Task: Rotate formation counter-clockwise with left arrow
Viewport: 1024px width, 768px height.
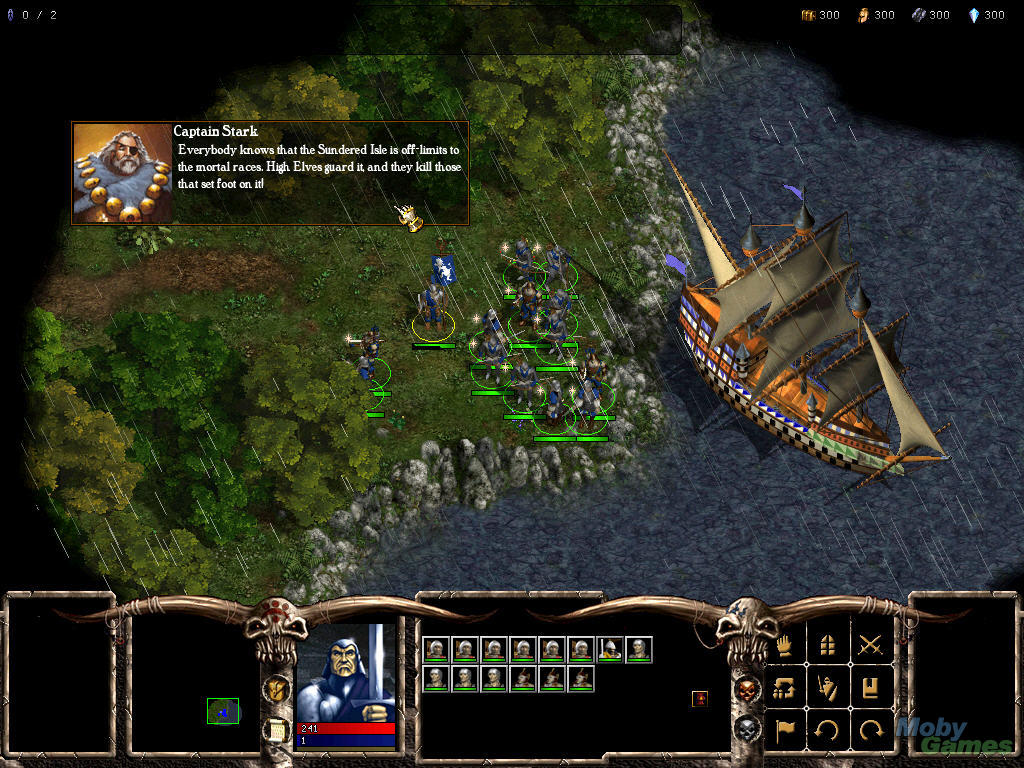Action: pyautogui.click(x=828, y=729)
